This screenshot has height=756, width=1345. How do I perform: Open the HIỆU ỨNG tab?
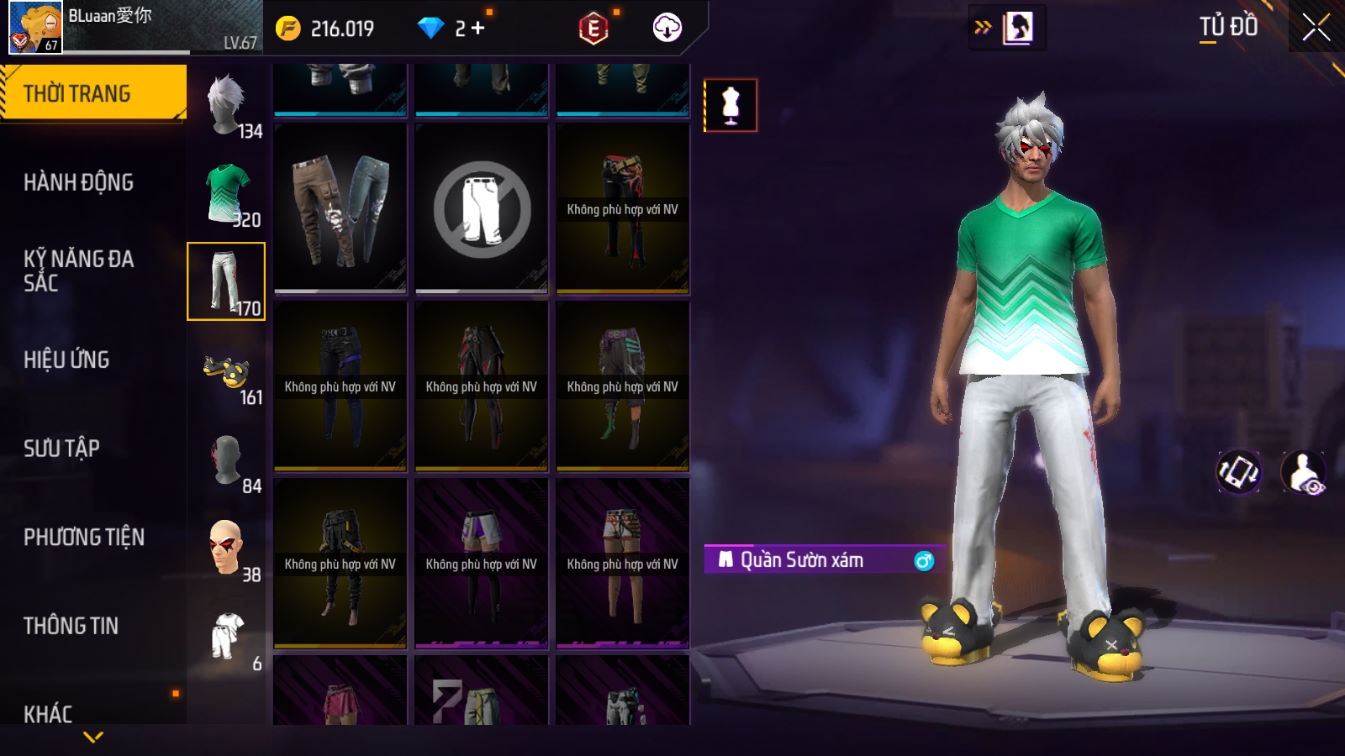tap(67, 360)
